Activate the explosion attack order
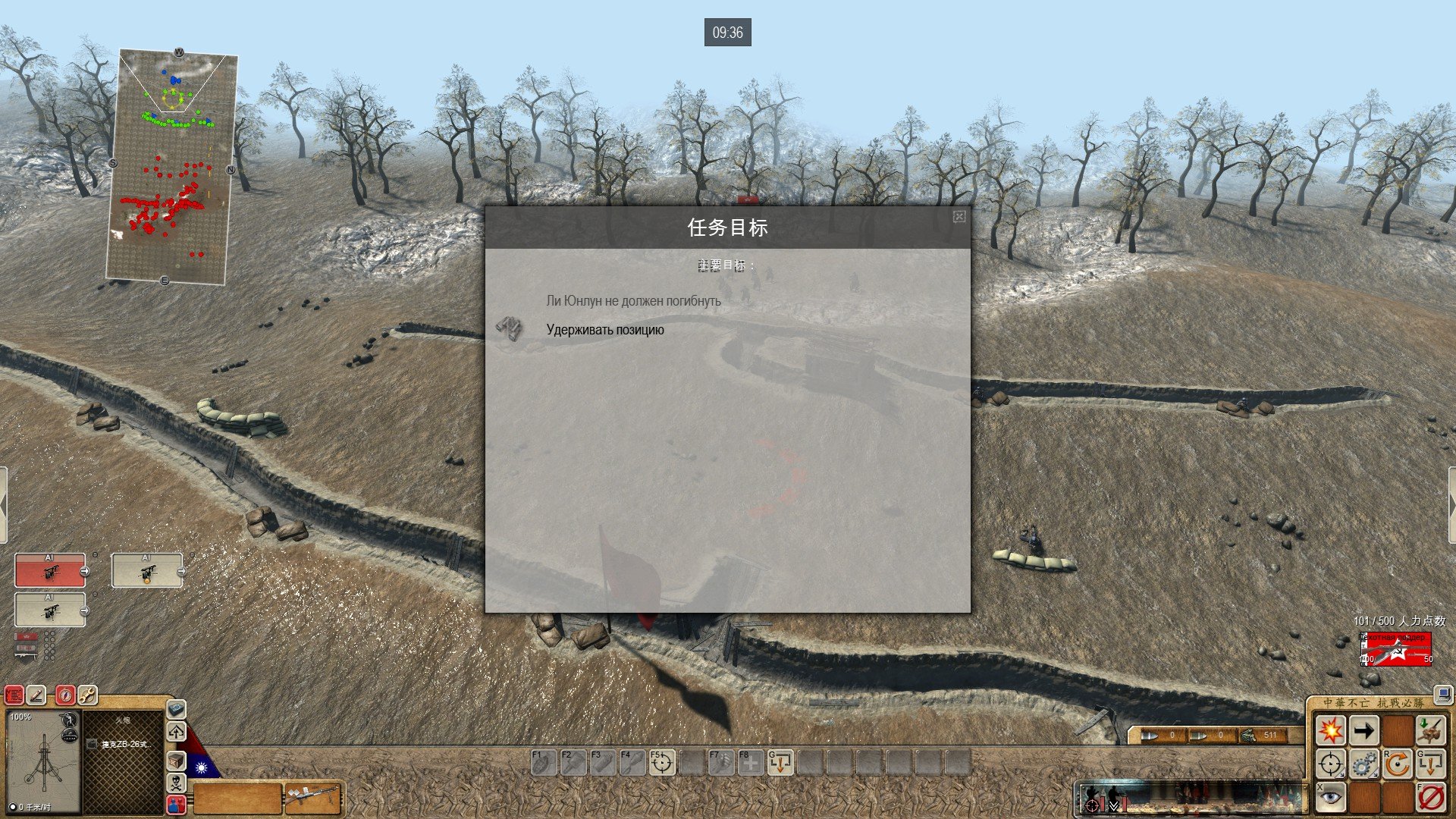This screenshot has width=1456, height=819. pos(1330,731)
